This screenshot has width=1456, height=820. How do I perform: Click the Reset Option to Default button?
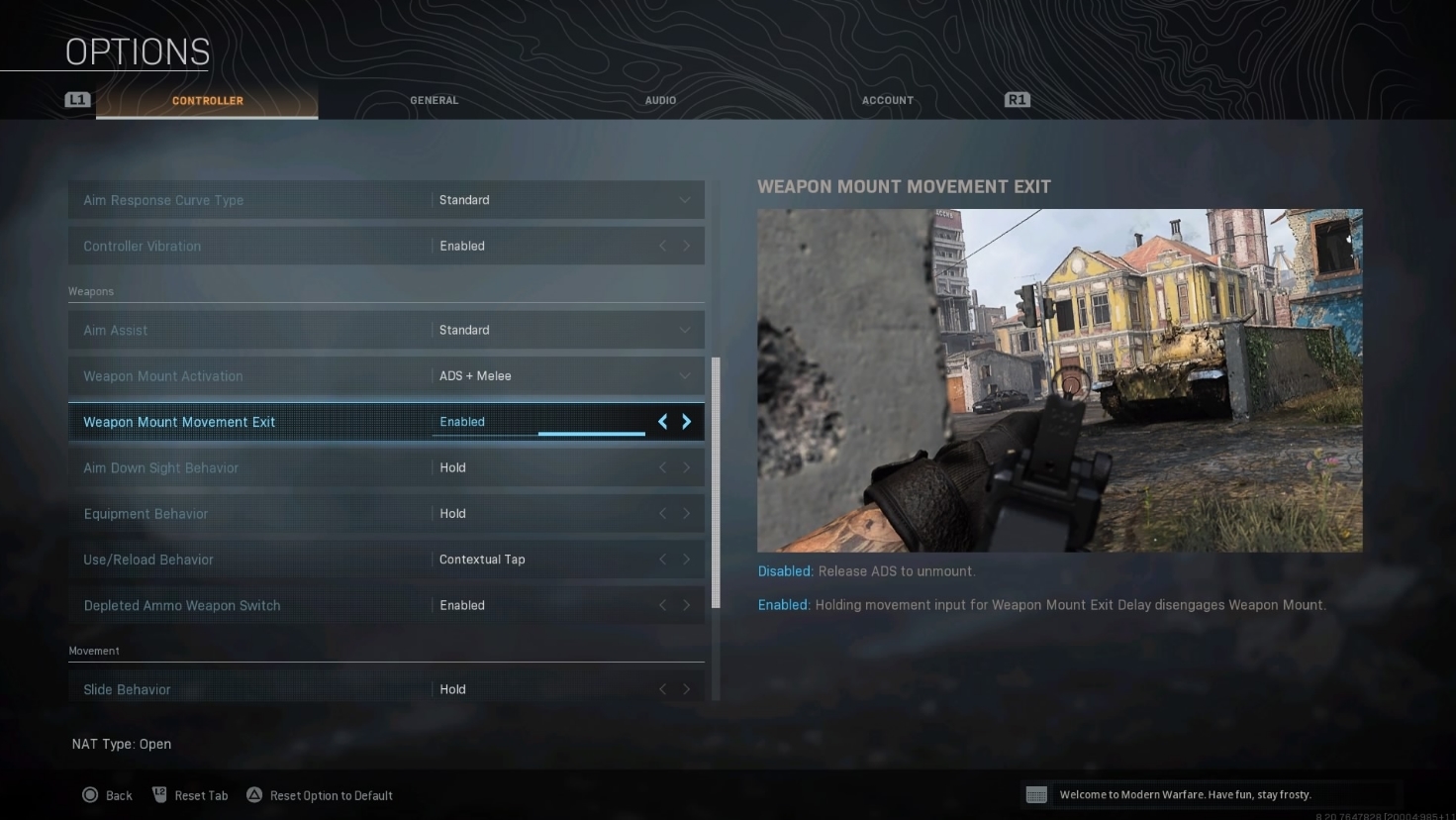tap(319, 794)
